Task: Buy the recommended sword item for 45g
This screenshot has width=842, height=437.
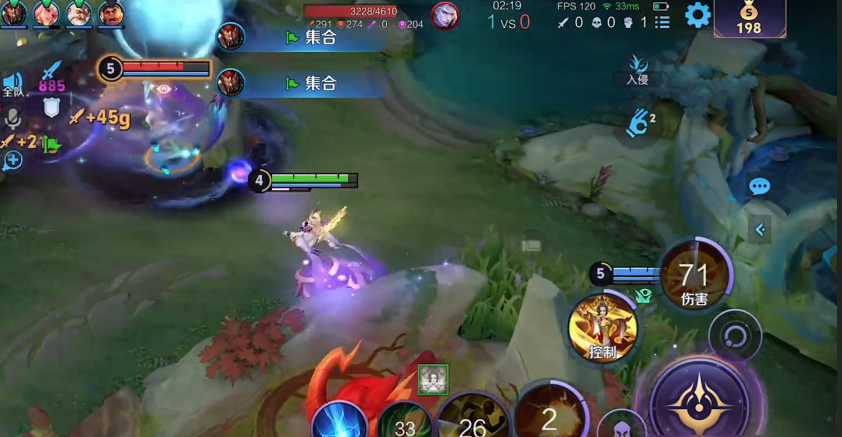Action: 99,118
